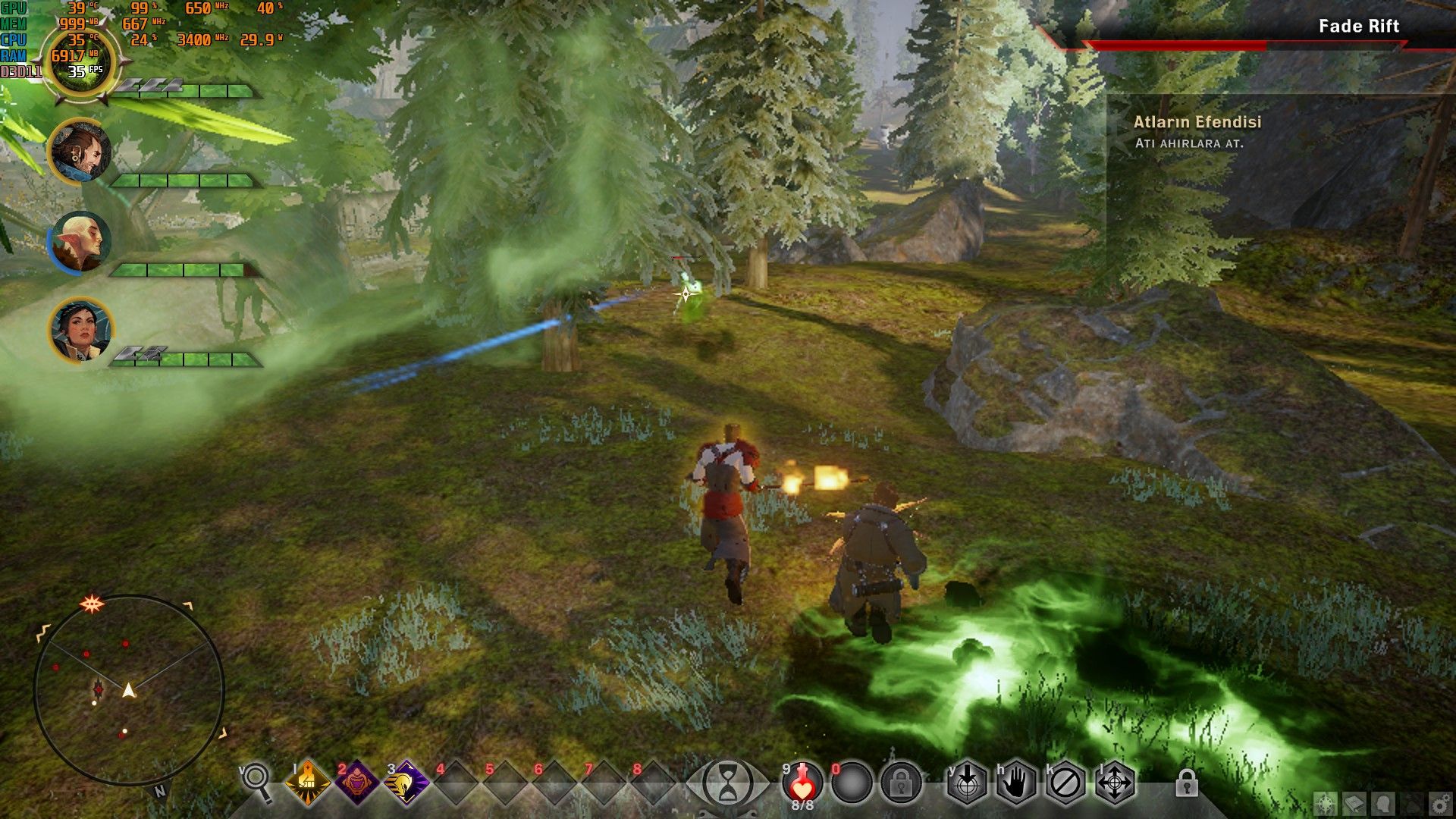Activate the horse-head ability in slot 3
1456x819 pixels.
[406, 782]
